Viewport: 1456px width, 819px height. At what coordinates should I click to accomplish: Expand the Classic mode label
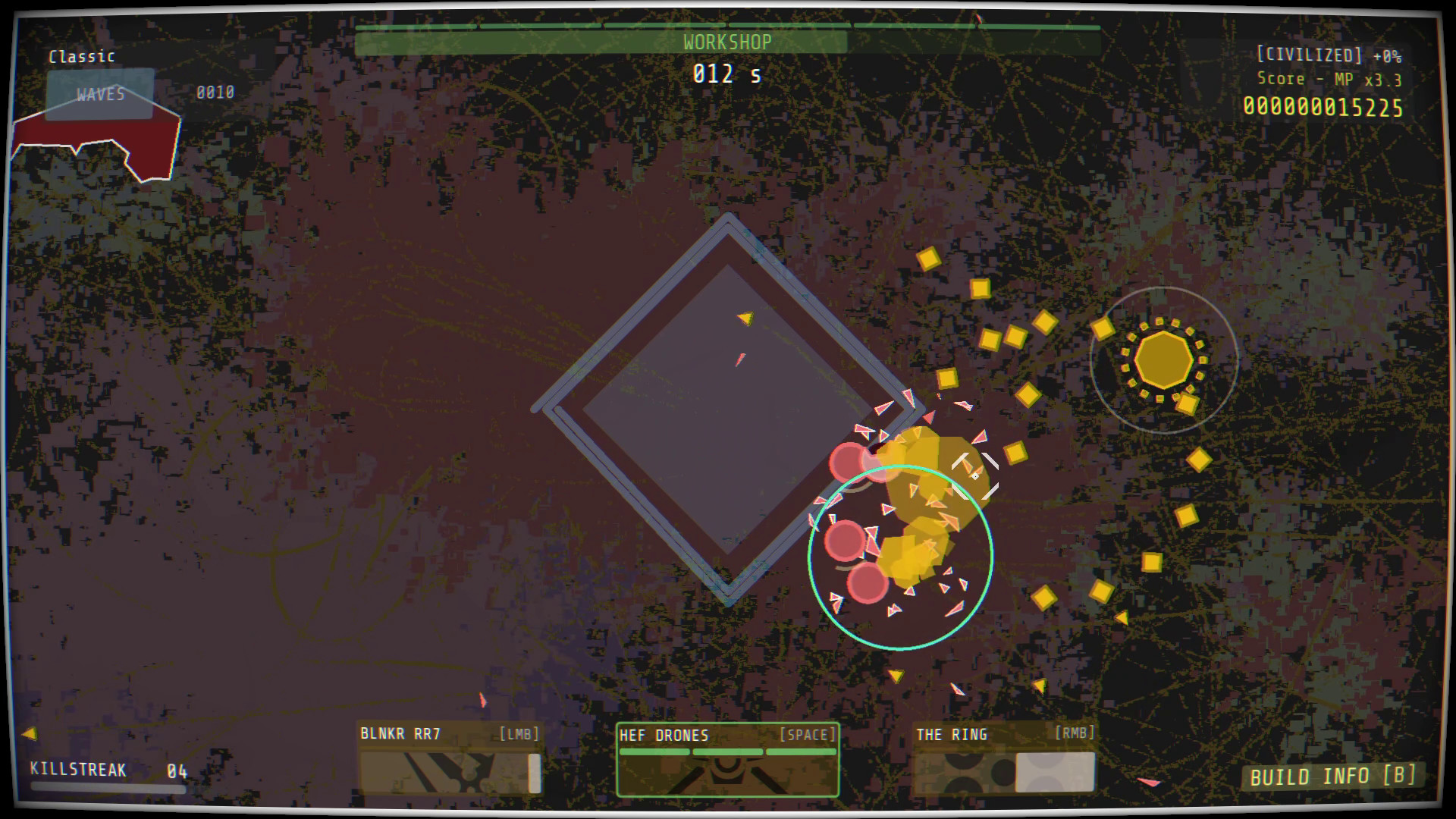tap(80, 56)
